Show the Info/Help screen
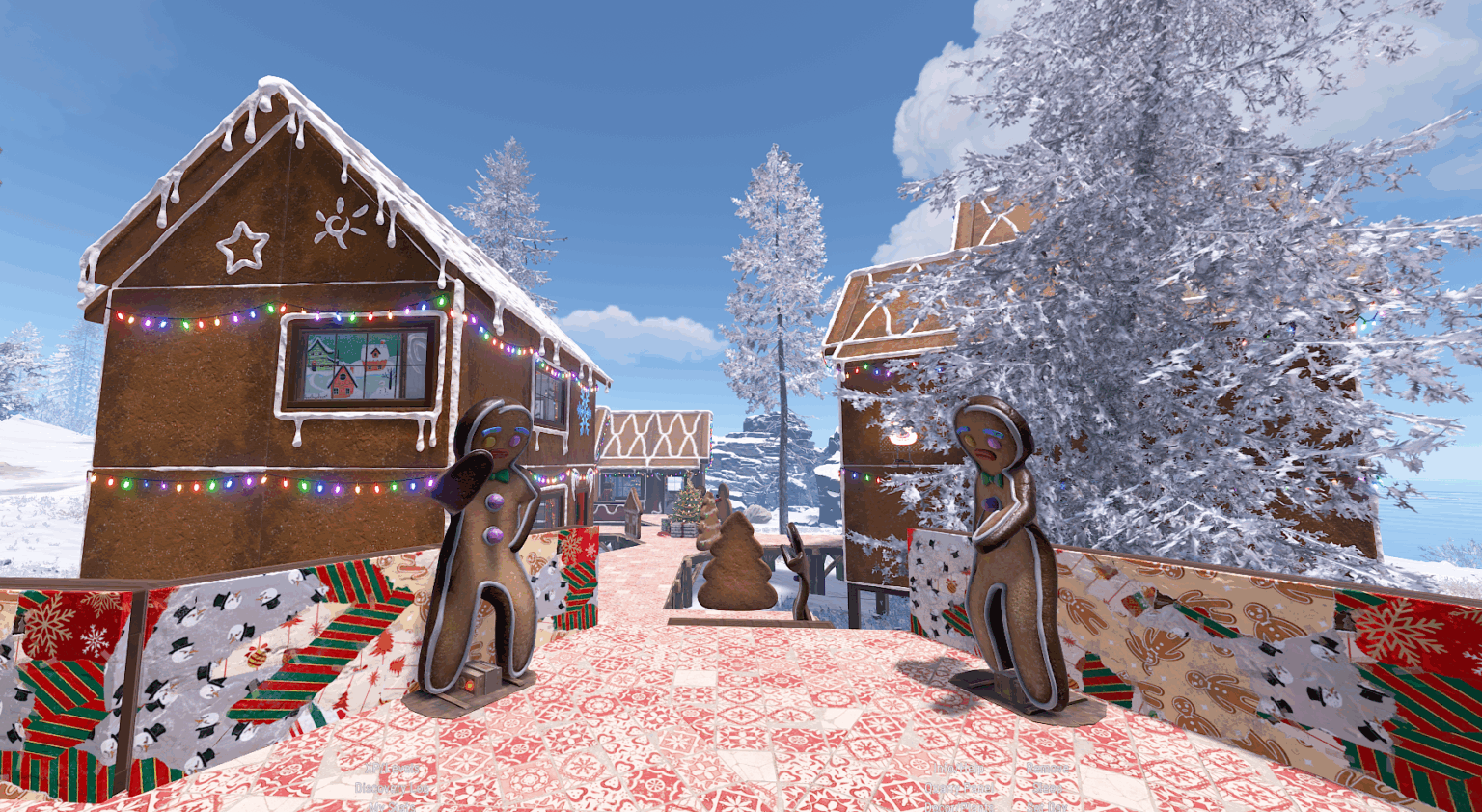Image resolution: width=1482 pixels, height=812 pixels. tap(958, 769)
